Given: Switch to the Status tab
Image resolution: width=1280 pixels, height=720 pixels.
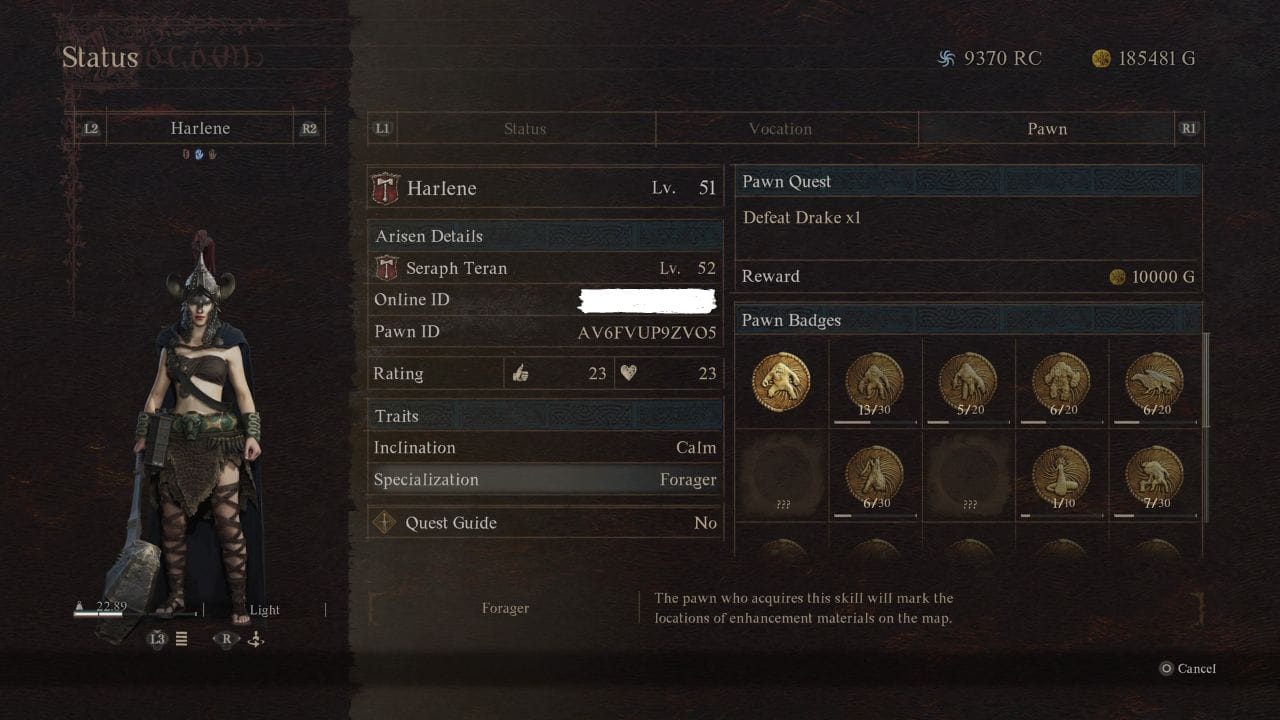Looking at the screenshot, I should (x=524, y=129).
